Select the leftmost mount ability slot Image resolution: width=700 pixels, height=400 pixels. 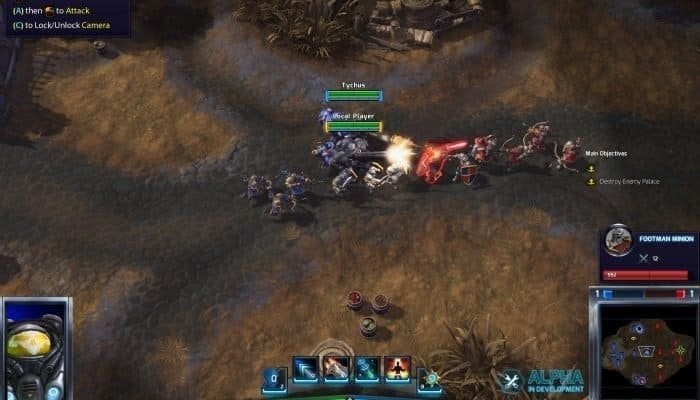tap(274, 378)
